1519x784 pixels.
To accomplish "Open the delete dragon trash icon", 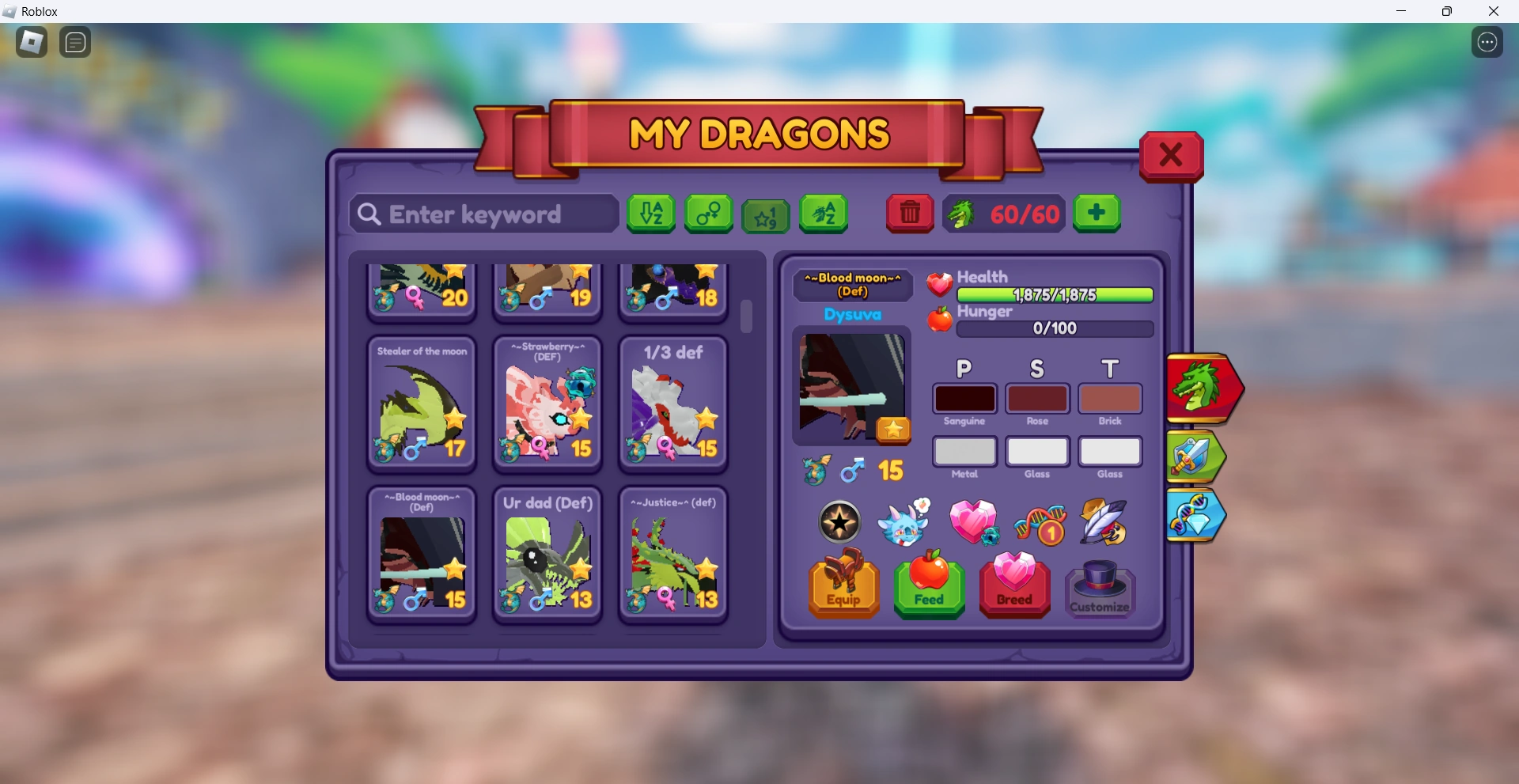I will pos(910,214).
